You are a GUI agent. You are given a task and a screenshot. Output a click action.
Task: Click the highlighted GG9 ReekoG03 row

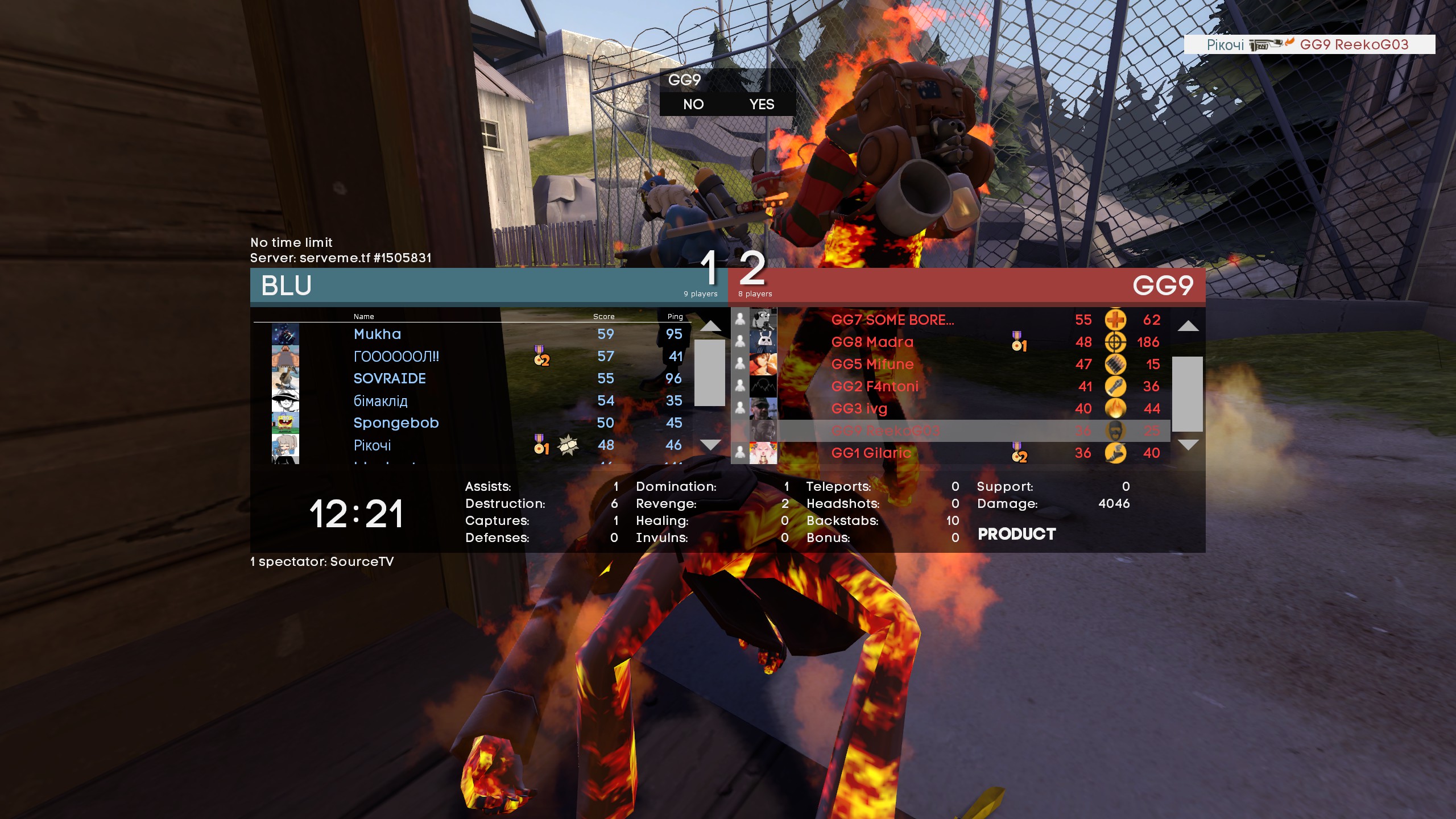pyautogui.click(x=886, y=431)
